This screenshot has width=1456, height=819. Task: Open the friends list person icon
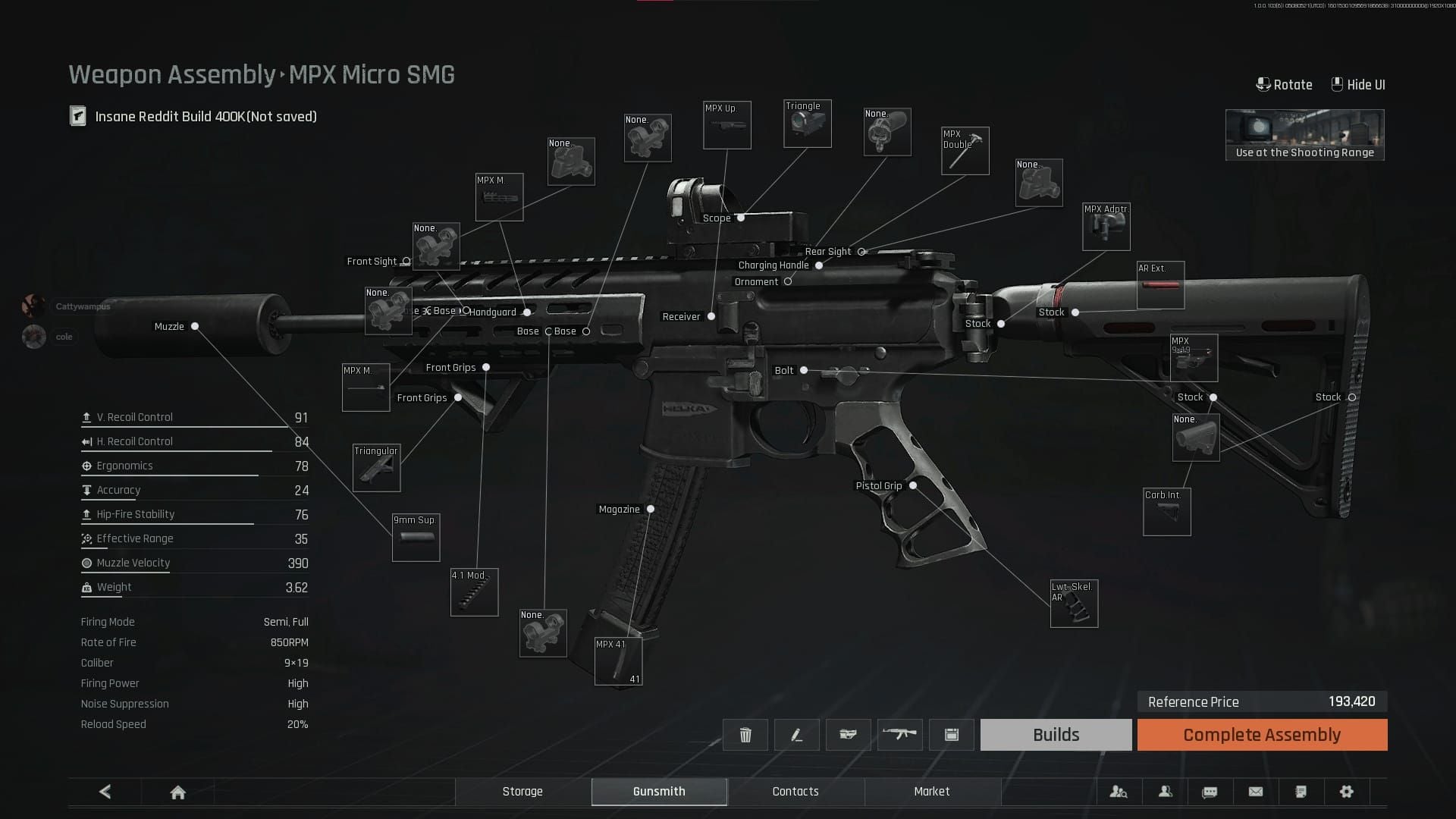[x=1165, y=792]
